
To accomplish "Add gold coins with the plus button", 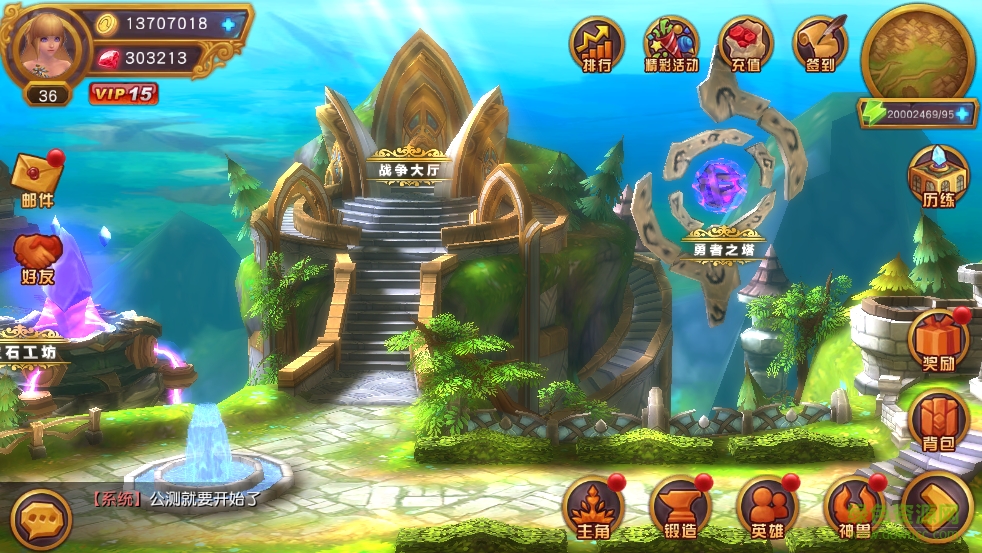I will tap(231, 24).
